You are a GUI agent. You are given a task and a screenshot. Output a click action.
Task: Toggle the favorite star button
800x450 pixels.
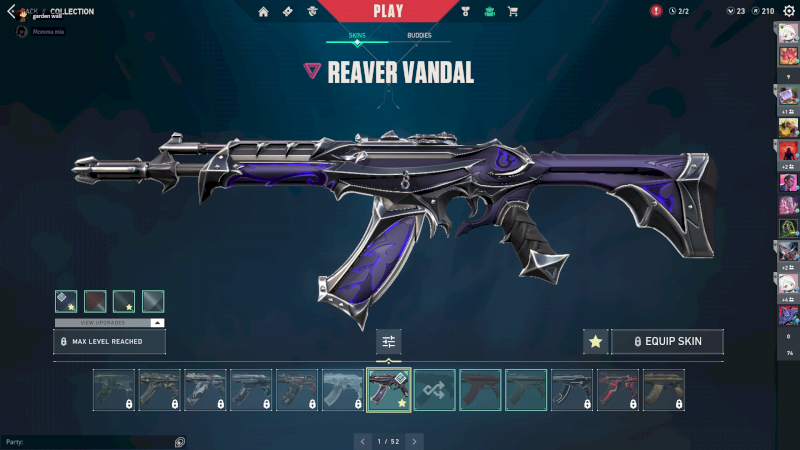tap(596, 342)
